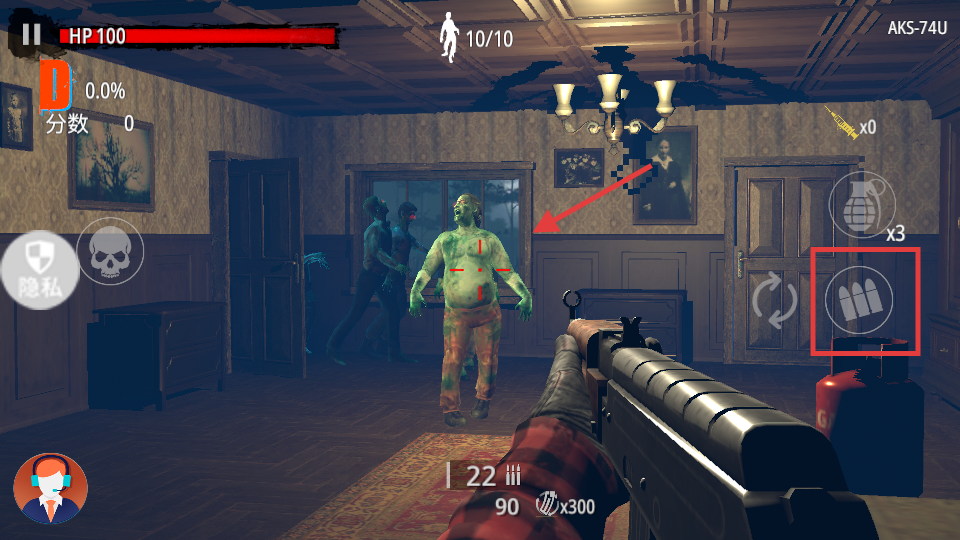Activate the skull skill button
Image resolution: width=960 pixels, height=540 pixels.
click(110, 252)
